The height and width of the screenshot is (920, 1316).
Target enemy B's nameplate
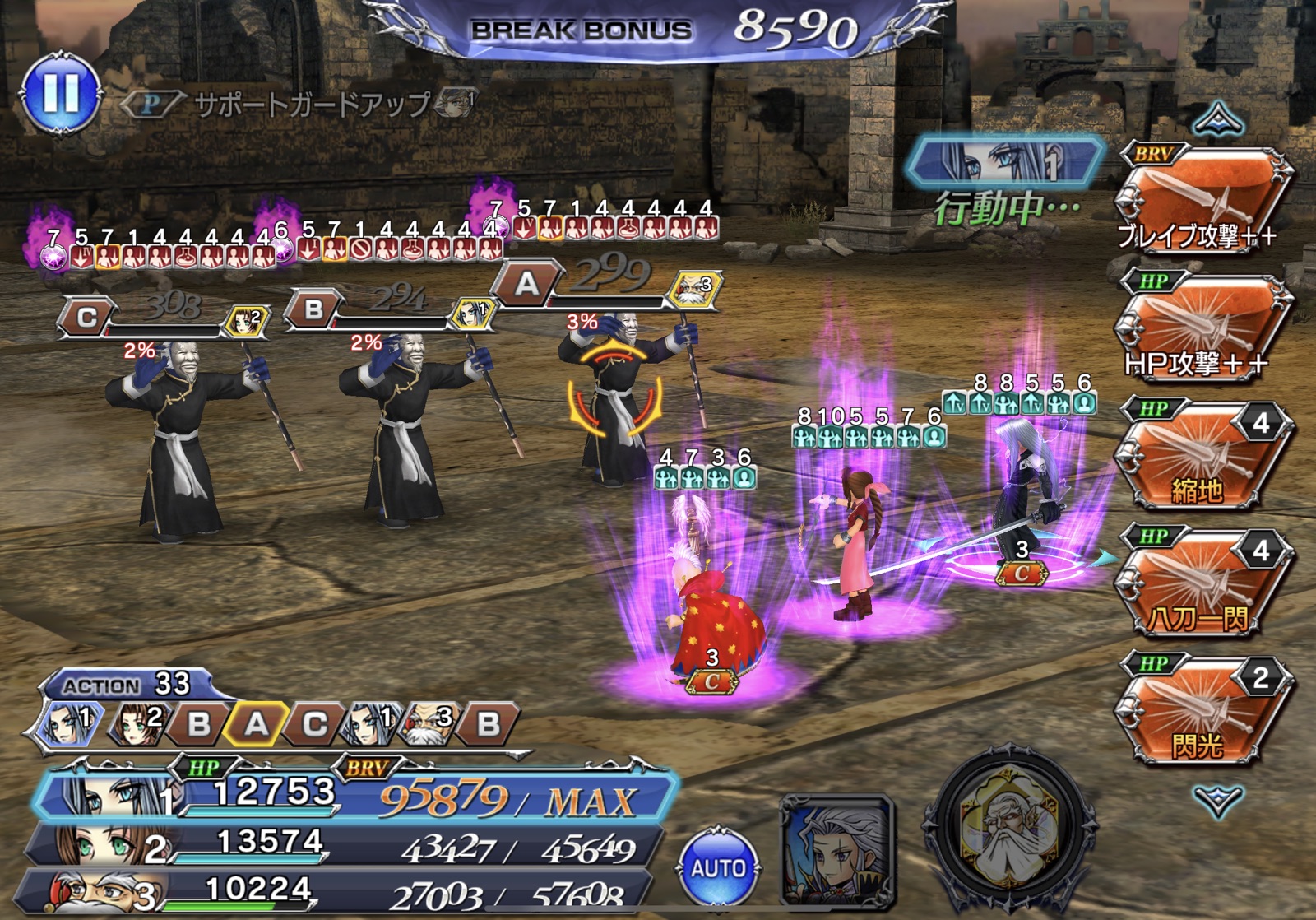point(313,310)
